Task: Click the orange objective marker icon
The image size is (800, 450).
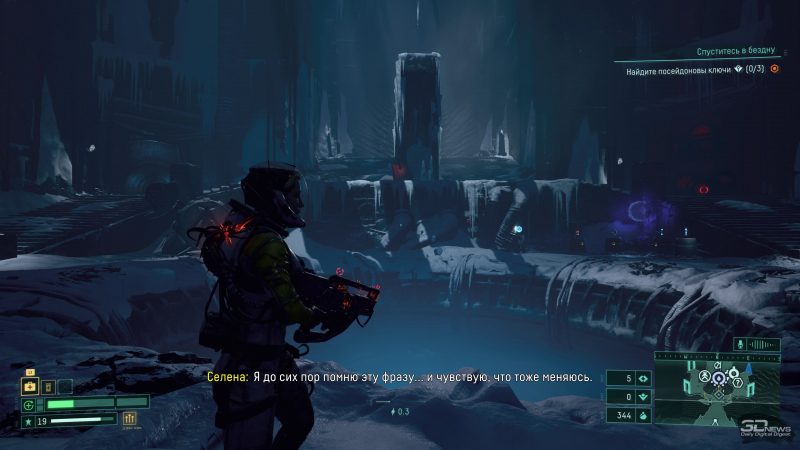Action: (774, 70)
